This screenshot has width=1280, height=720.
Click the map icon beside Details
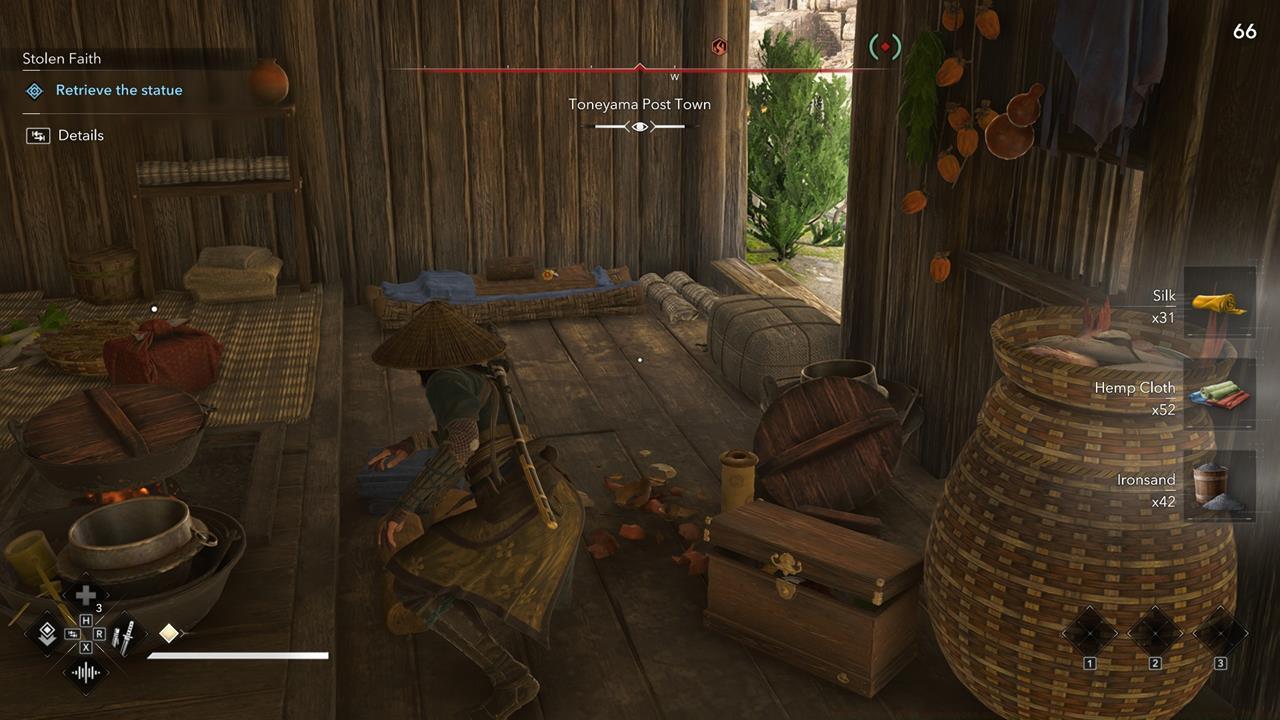pyautogui.click(x=36, y=135)
